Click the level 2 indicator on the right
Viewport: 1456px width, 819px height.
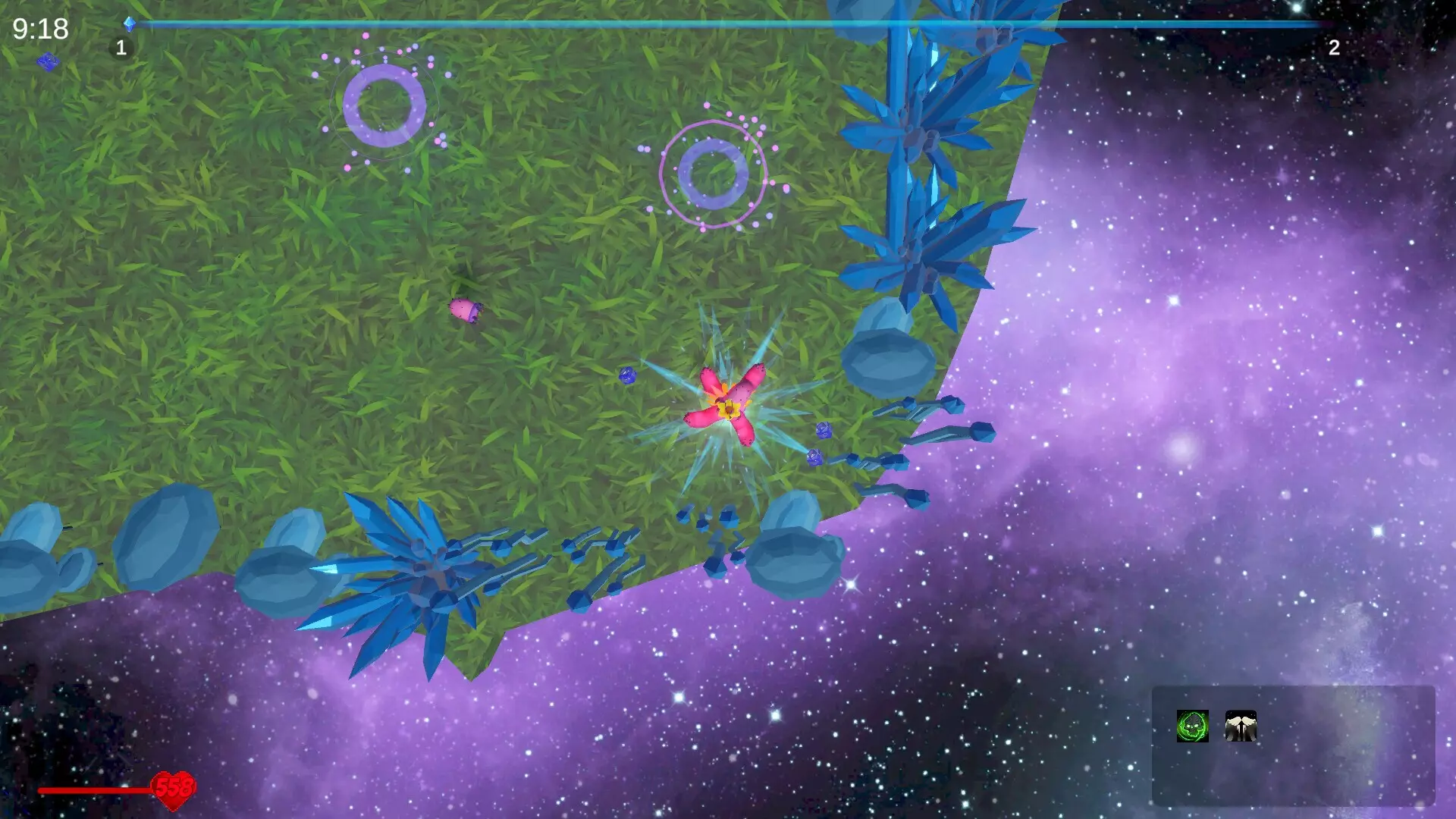[x=1335, y=47]
